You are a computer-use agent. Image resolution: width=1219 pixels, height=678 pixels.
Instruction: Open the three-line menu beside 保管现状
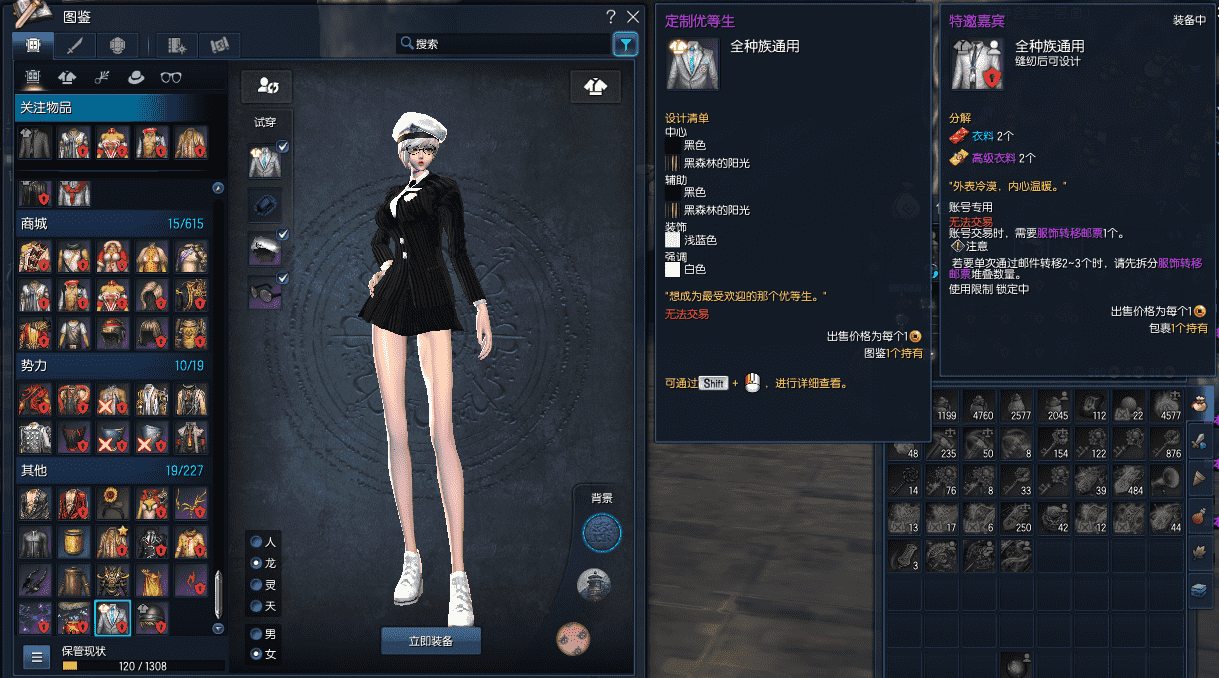(37, 657)
